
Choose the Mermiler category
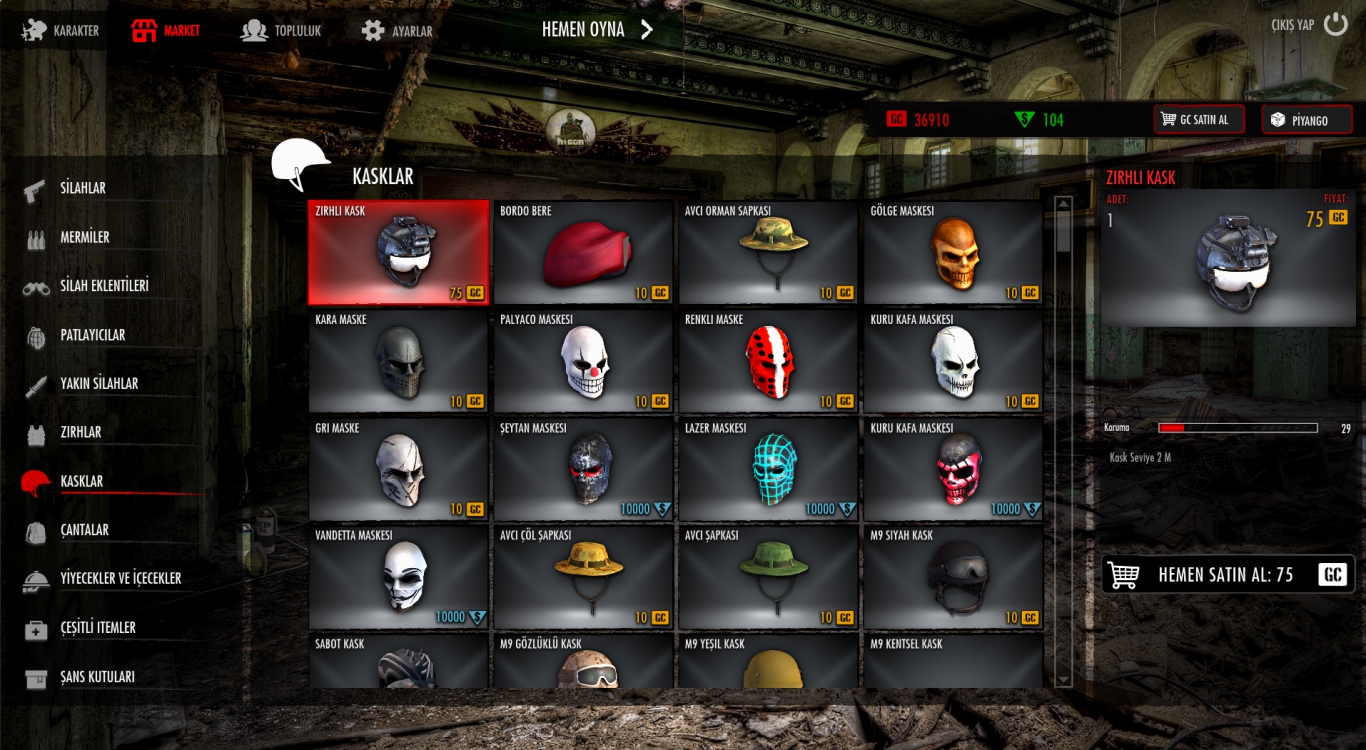[x=85, y=238]
